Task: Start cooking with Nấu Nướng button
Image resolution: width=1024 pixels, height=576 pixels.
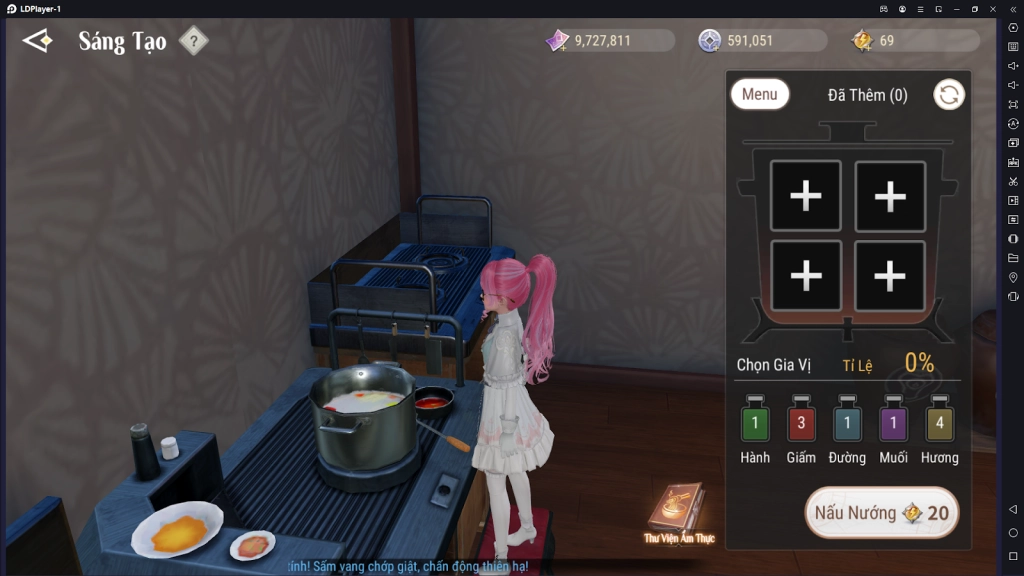Action: tap(881, 513)
